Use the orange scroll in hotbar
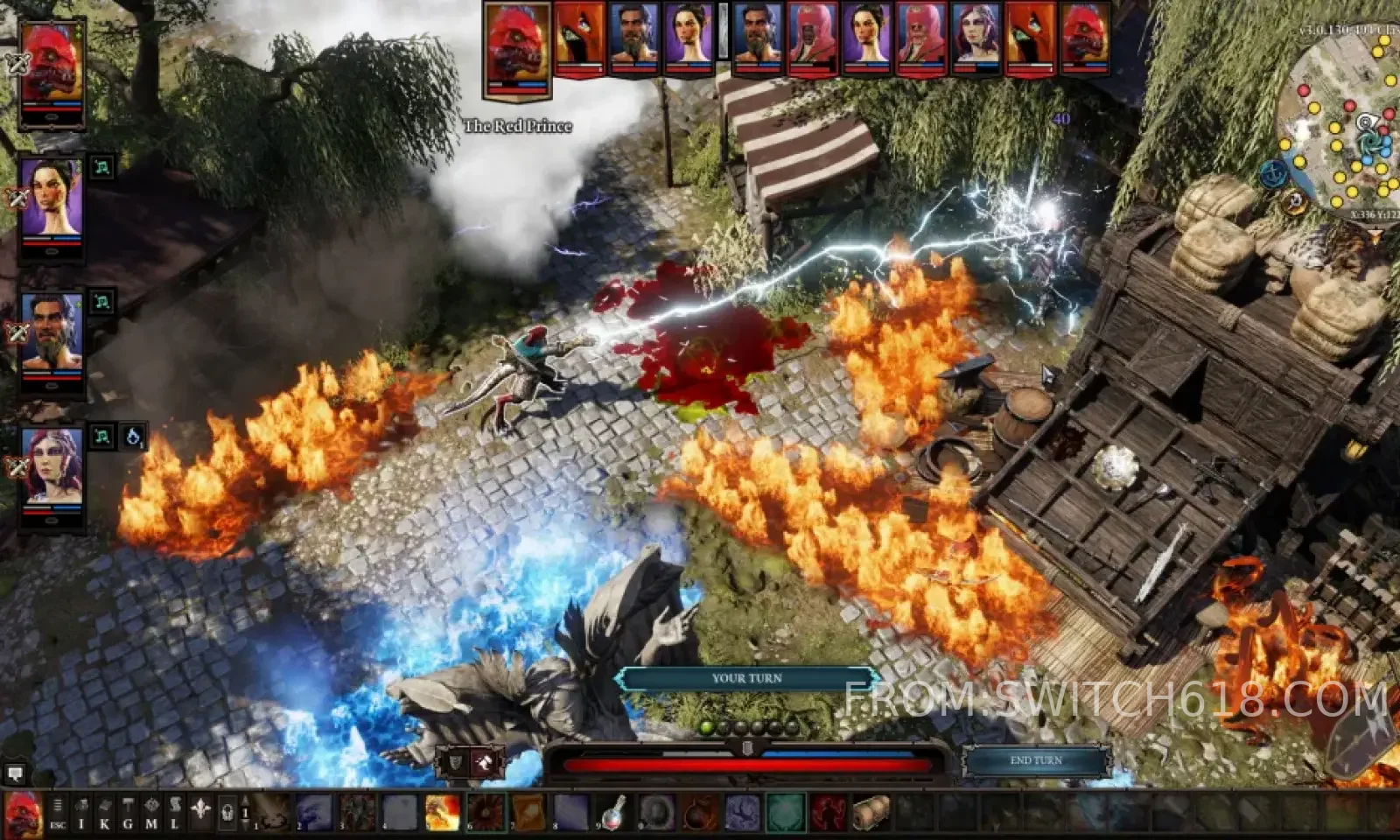The height and width of the screenshot is (840, 1400). coord(528,813)
